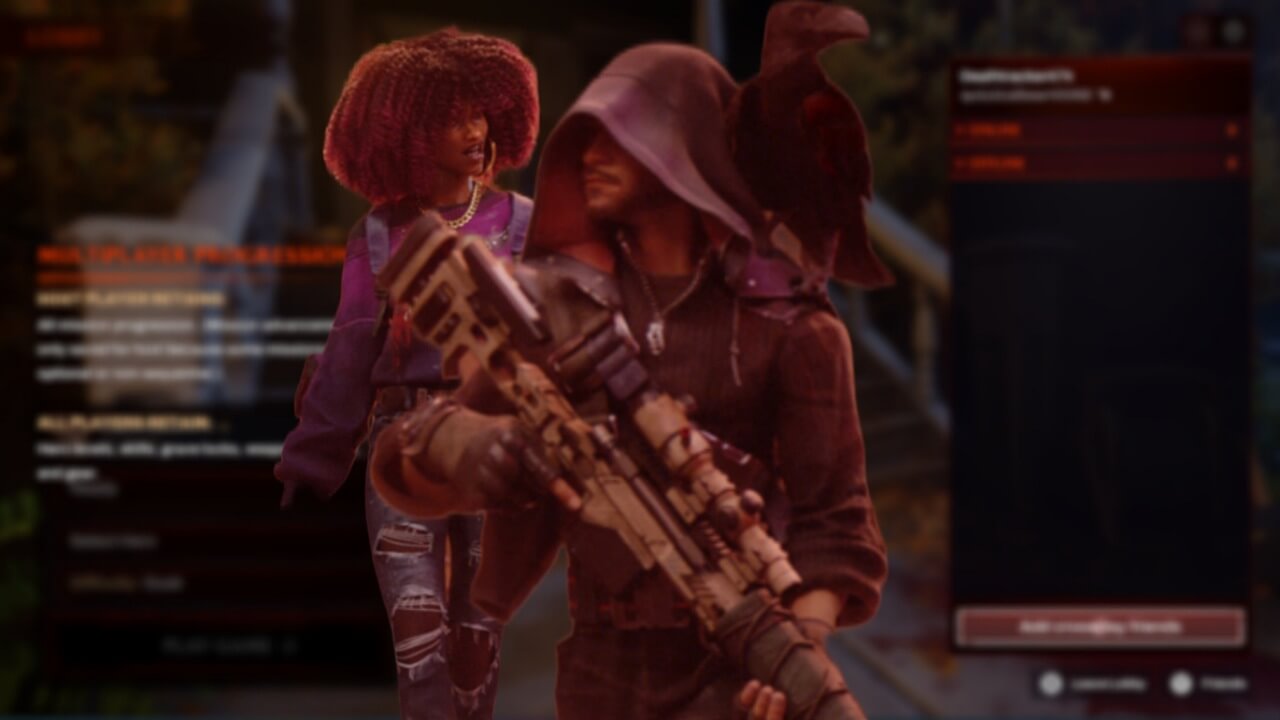Click the platform icon beside the host gamertag
Screen dimensions: 1280x720
point(1103,94)
